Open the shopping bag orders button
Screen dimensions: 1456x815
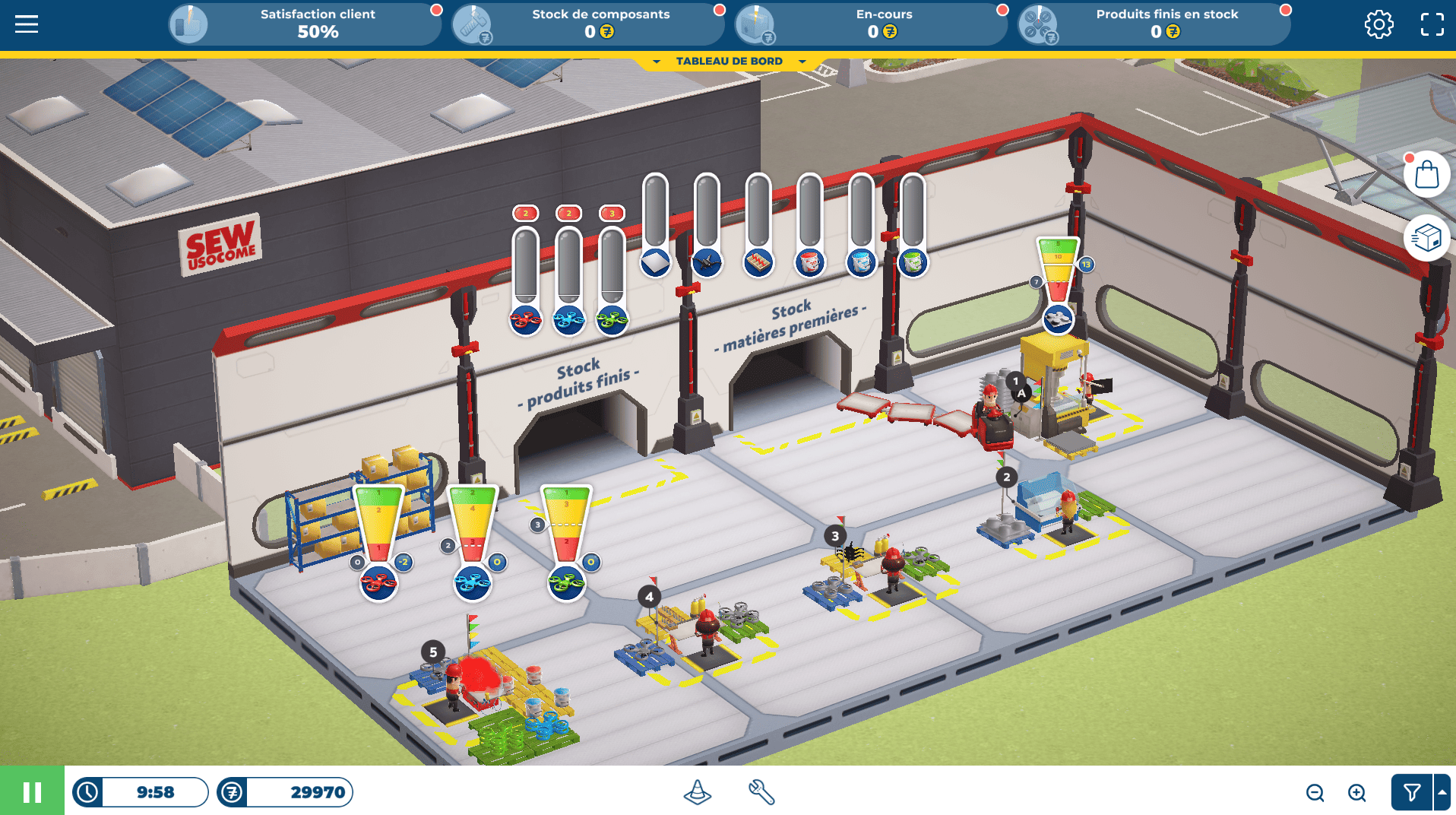click(x=1426, y=175)
